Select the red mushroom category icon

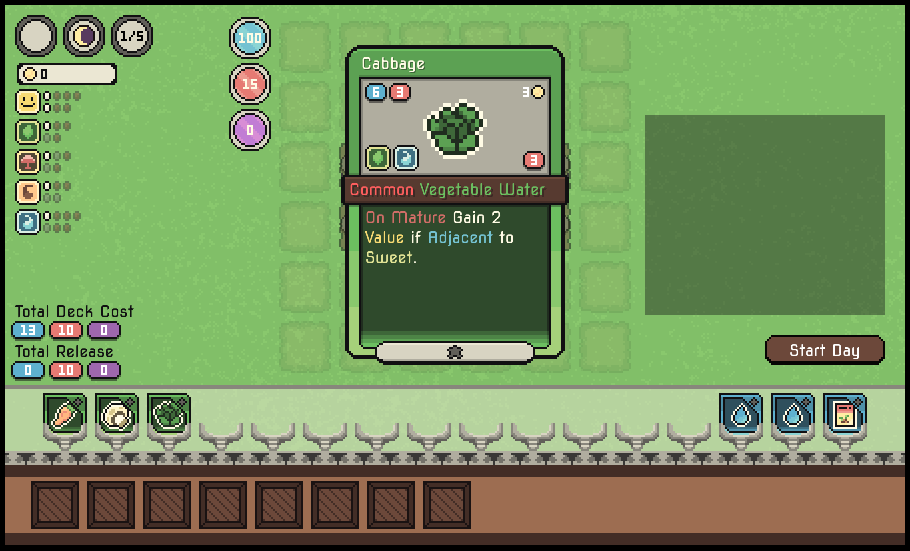28,162
